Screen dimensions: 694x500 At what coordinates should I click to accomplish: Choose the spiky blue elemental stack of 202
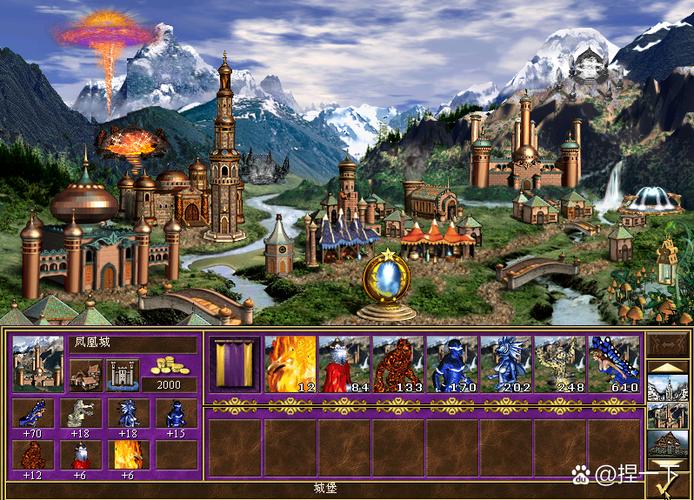click(507, 364)
